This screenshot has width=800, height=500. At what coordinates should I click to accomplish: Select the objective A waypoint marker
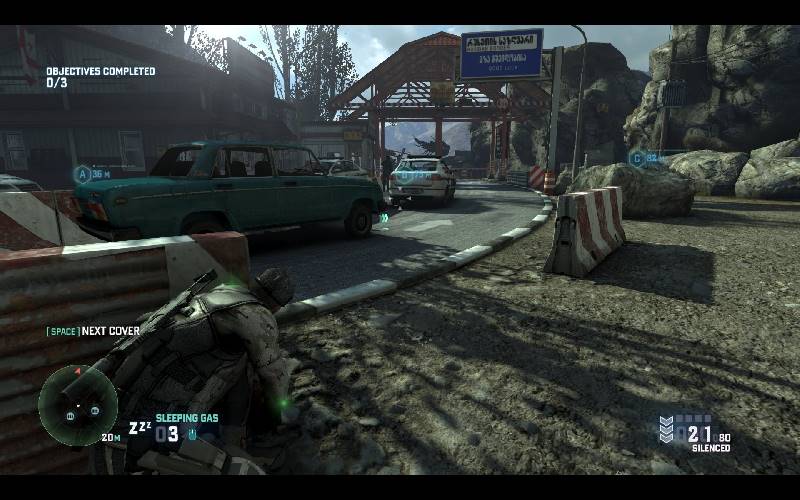coord(83,174)
